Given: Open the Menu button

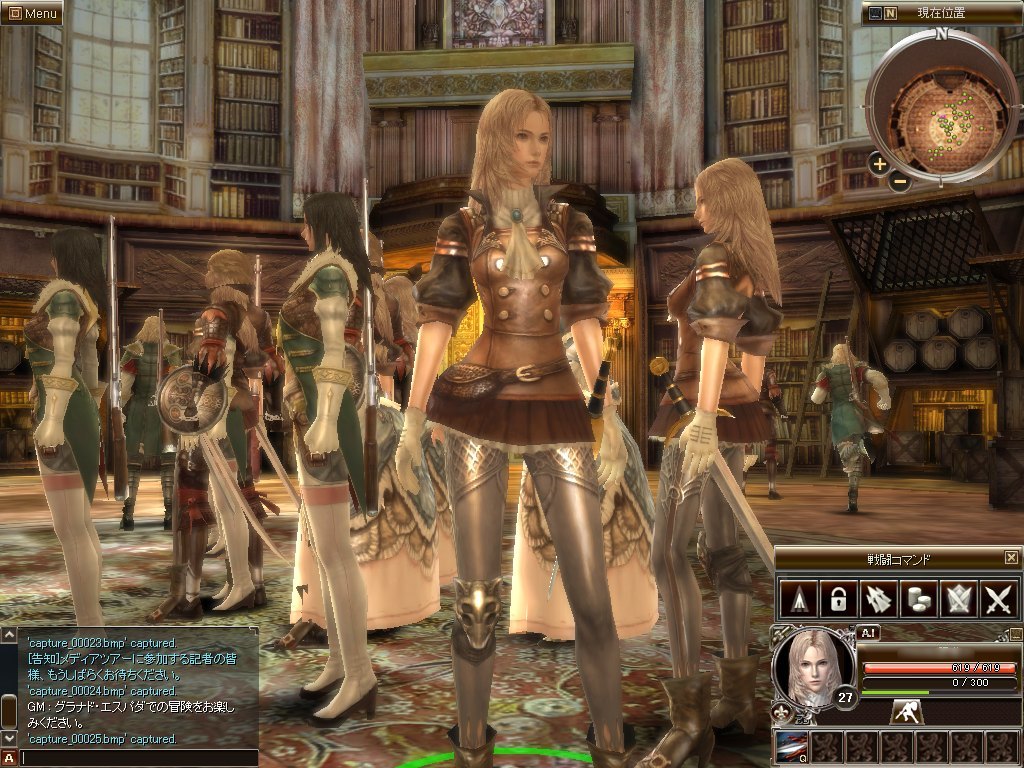Looking at the screenshot, I should click(x=32, y=13).
